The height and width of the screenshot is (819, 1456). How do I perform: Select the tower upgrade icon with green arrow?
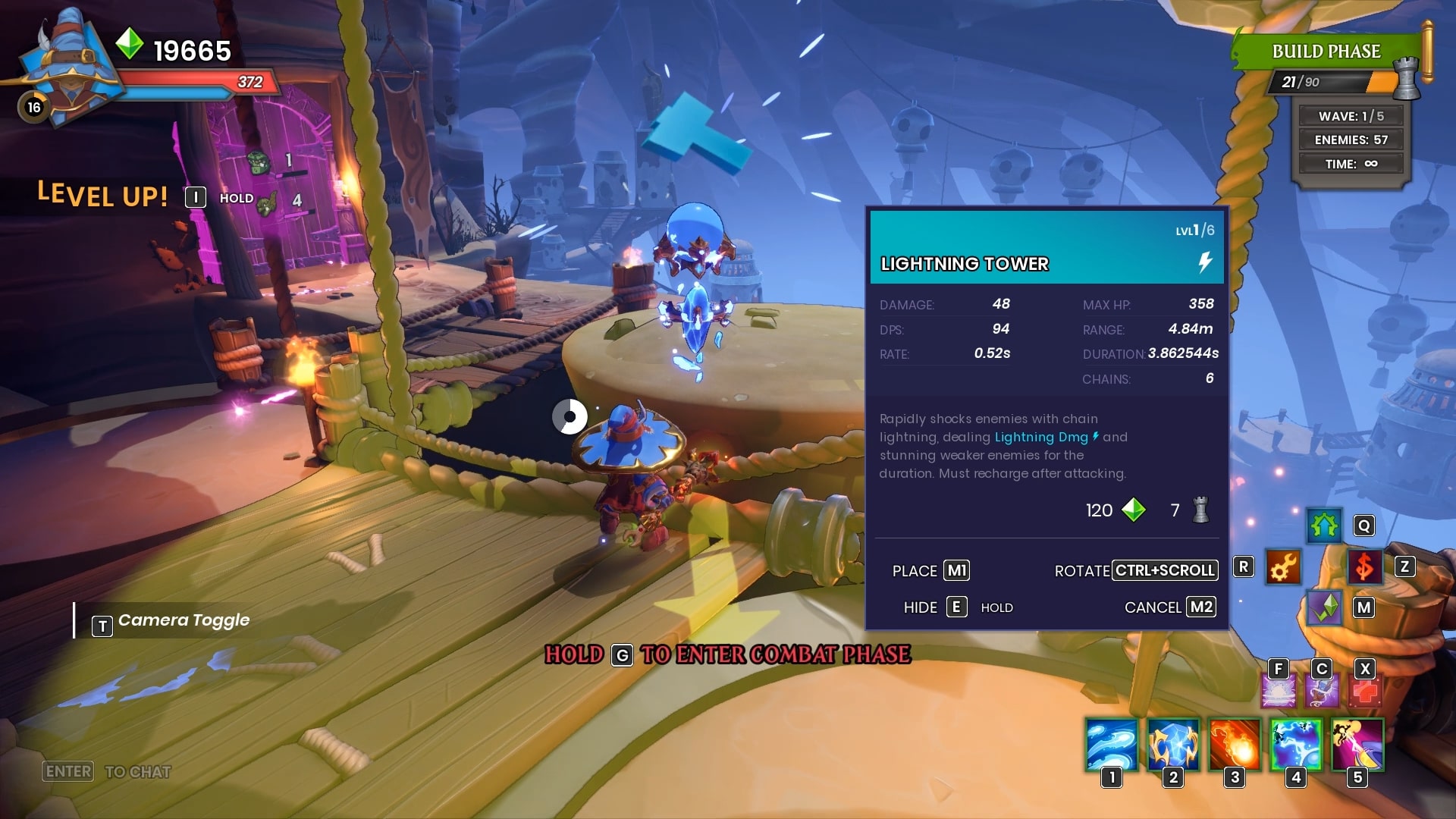pyautogui.click(x=1324, y=526)
